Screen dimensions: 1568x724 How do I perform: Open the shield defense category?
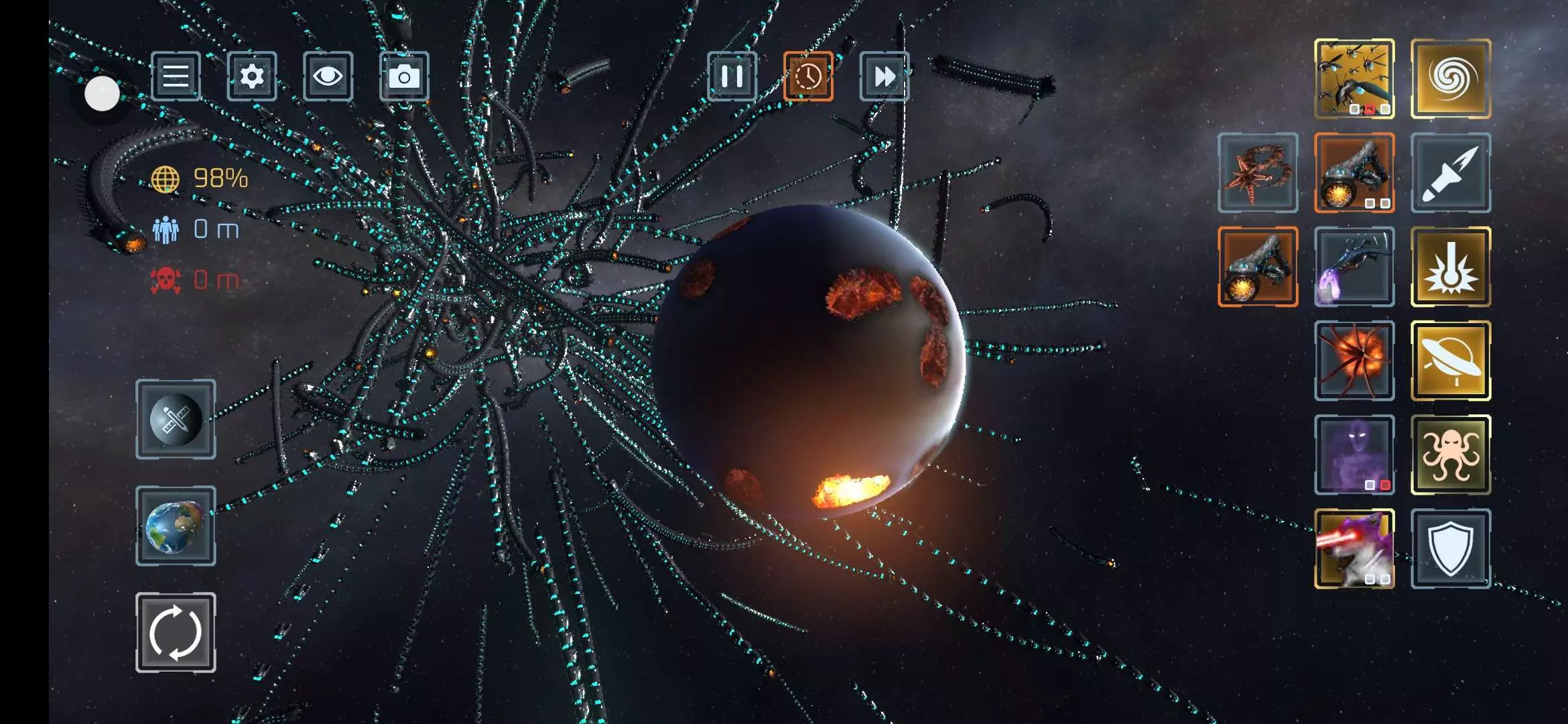click(x=1451, y=548)
